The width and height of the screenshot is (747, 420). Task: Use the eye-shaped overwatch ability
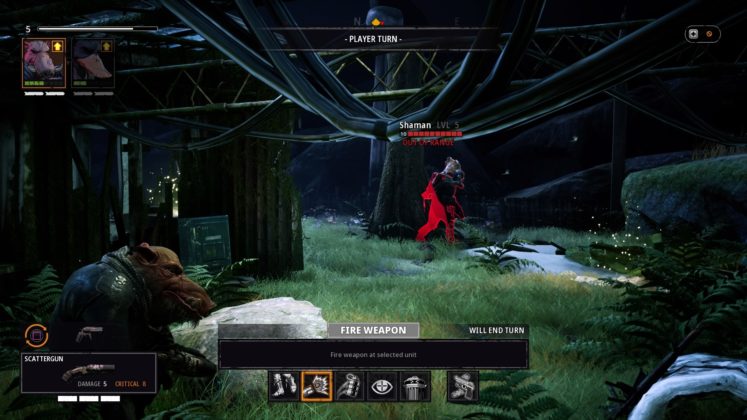[x=381, y=385]
